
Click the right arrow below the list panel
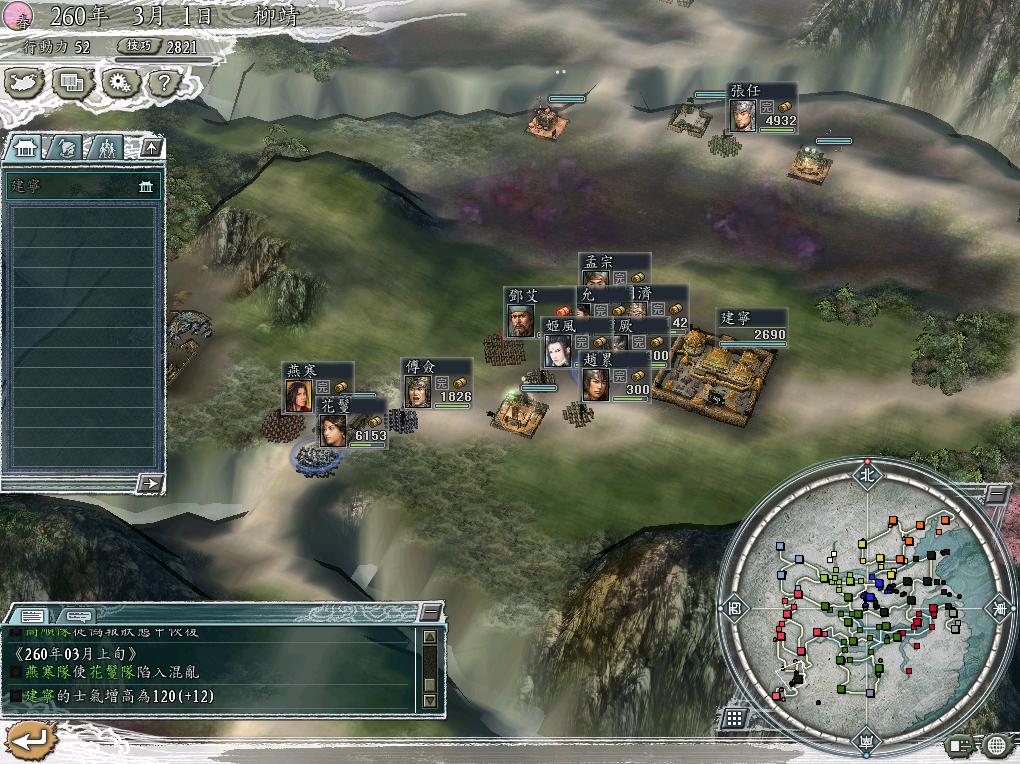pyautogui.click(x=150, y=483)
